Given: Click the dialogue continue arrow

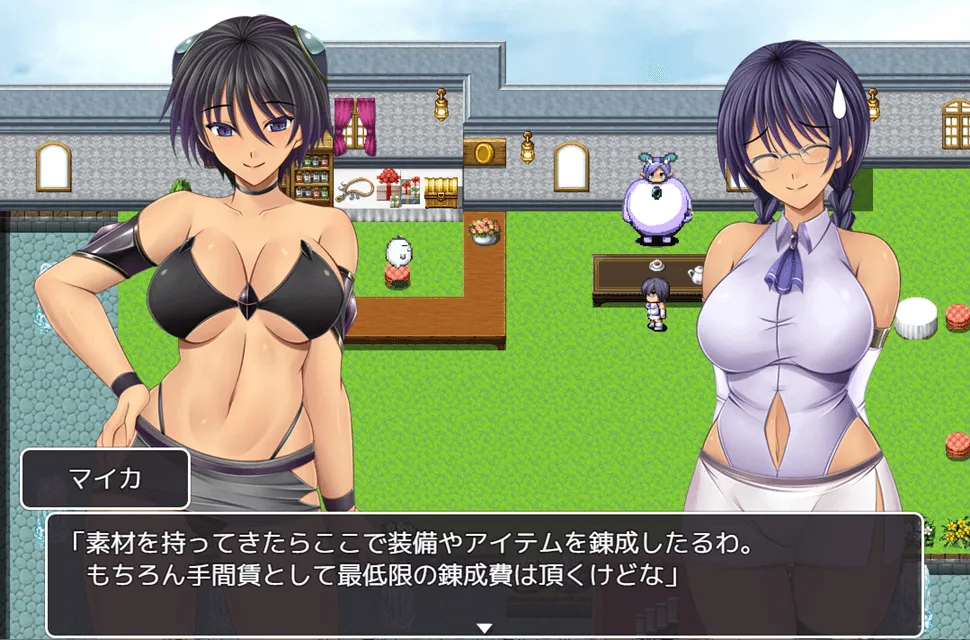Looking at the screenshot, I should point(484,628).
